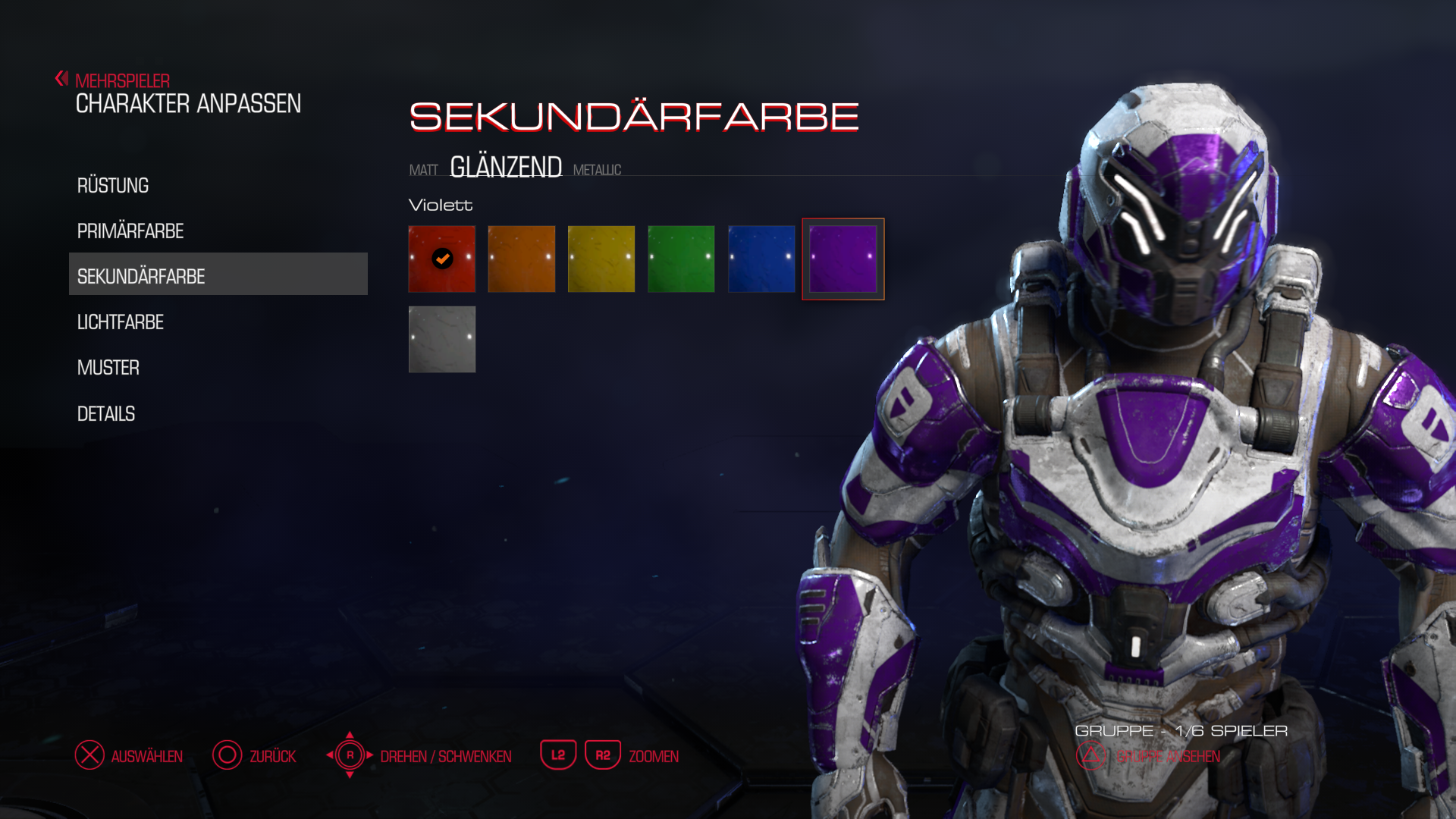Select the yellow color swatch
The height and width of the screenshot is (819, 1456).
(601, 259)
